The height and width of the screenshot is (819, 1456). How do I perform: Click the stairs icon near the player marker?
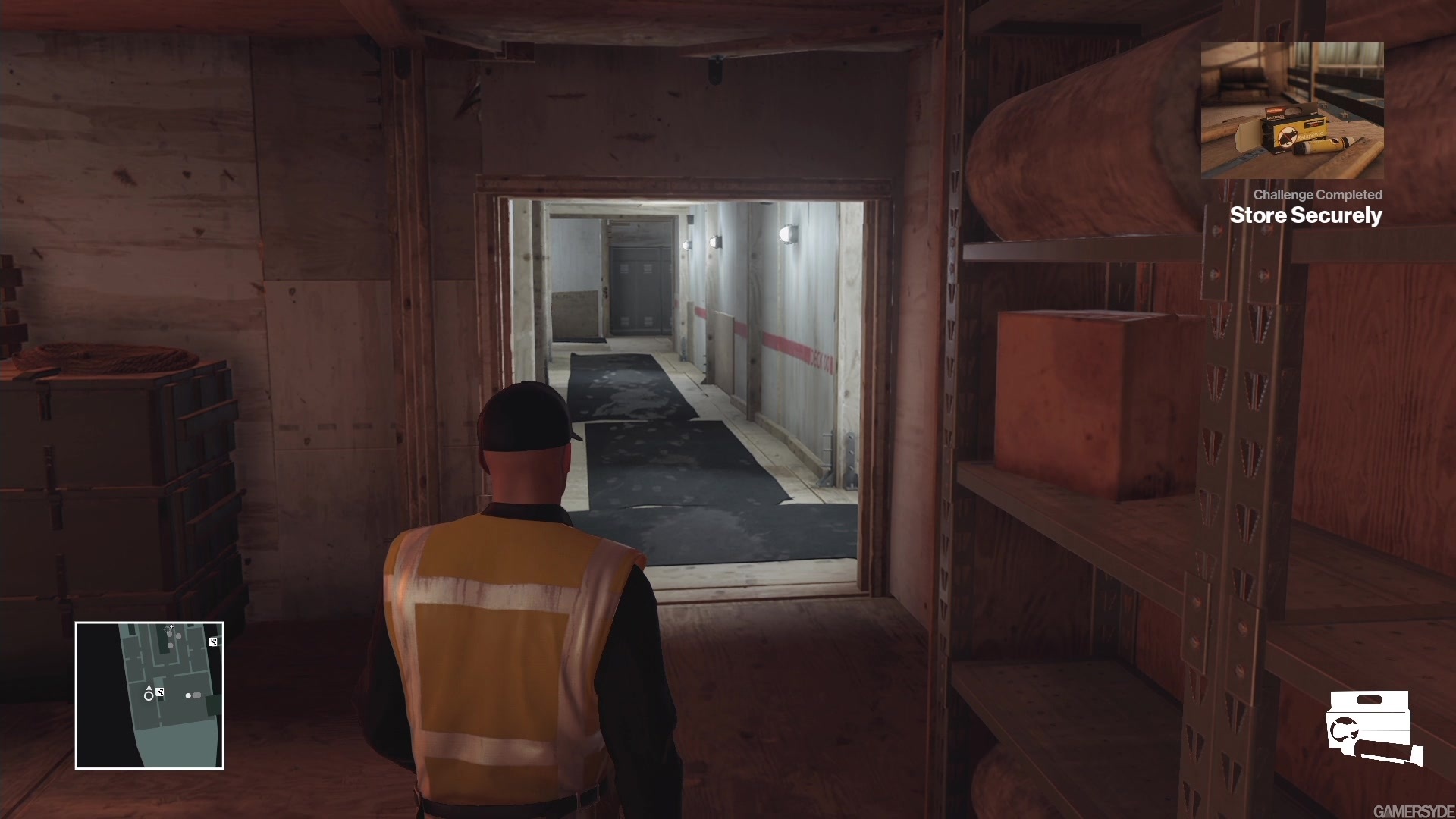point(160,692)
